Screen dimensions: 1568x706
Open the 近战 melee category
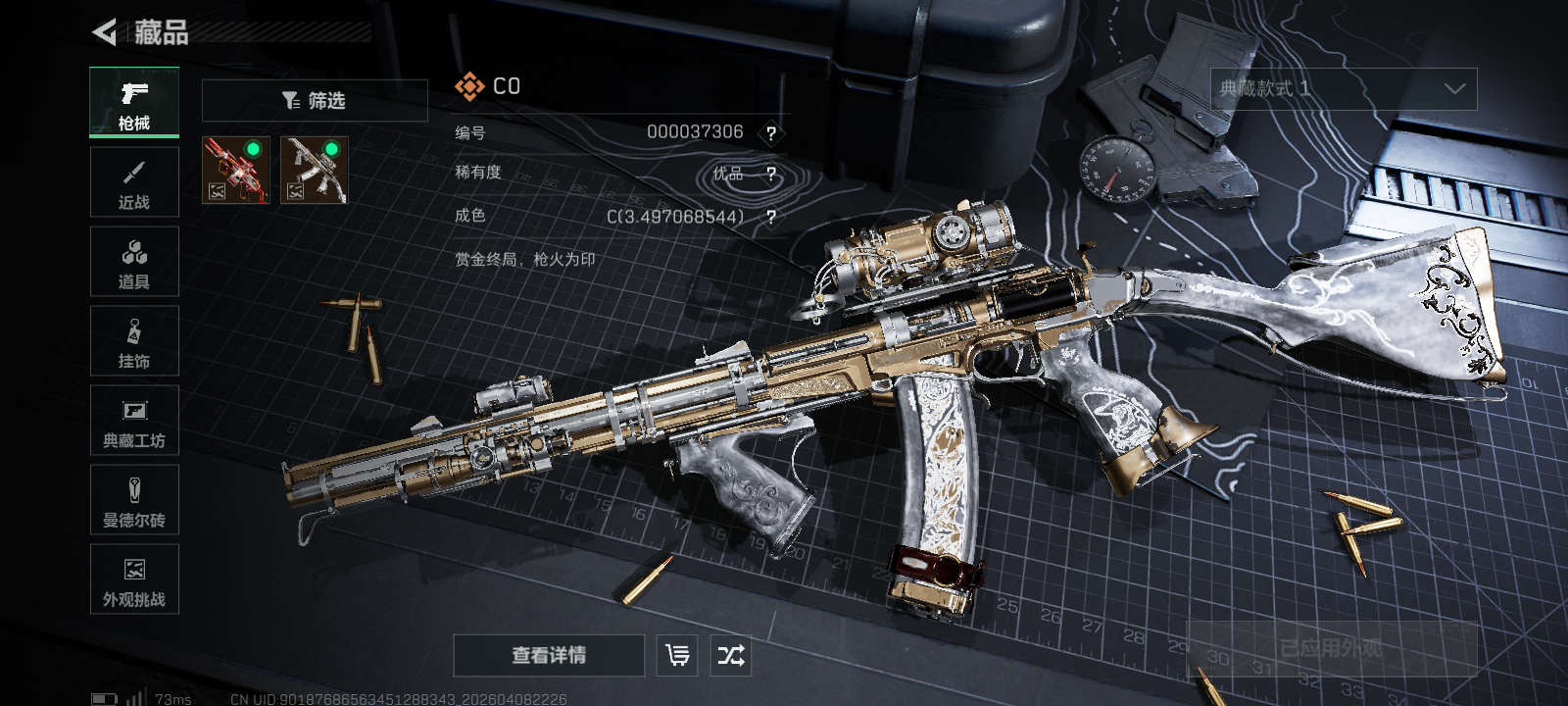[x=134, y=182]
